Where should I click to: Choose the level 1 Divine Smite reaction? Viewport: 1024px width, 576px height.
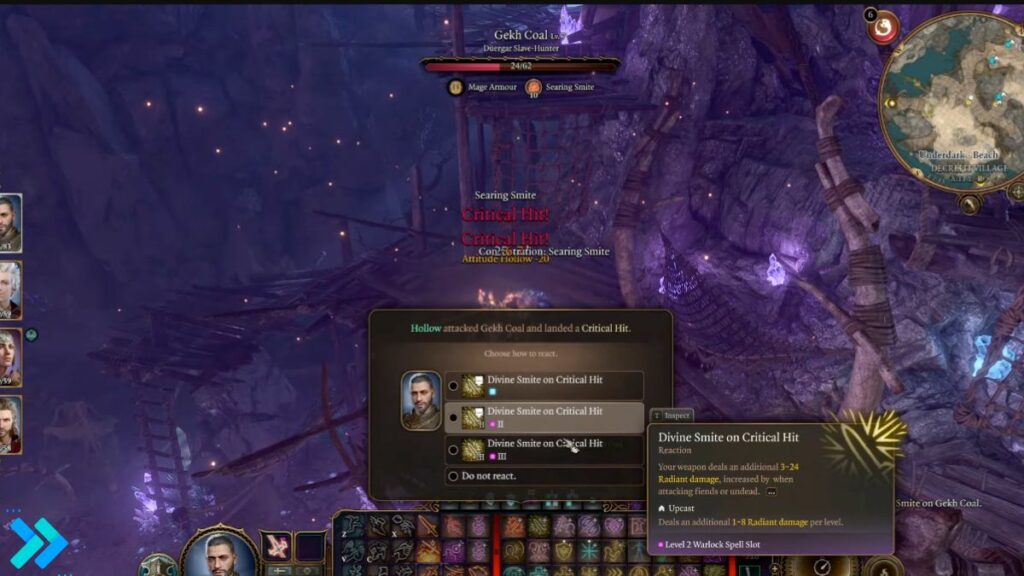click(x=544, y=385)
